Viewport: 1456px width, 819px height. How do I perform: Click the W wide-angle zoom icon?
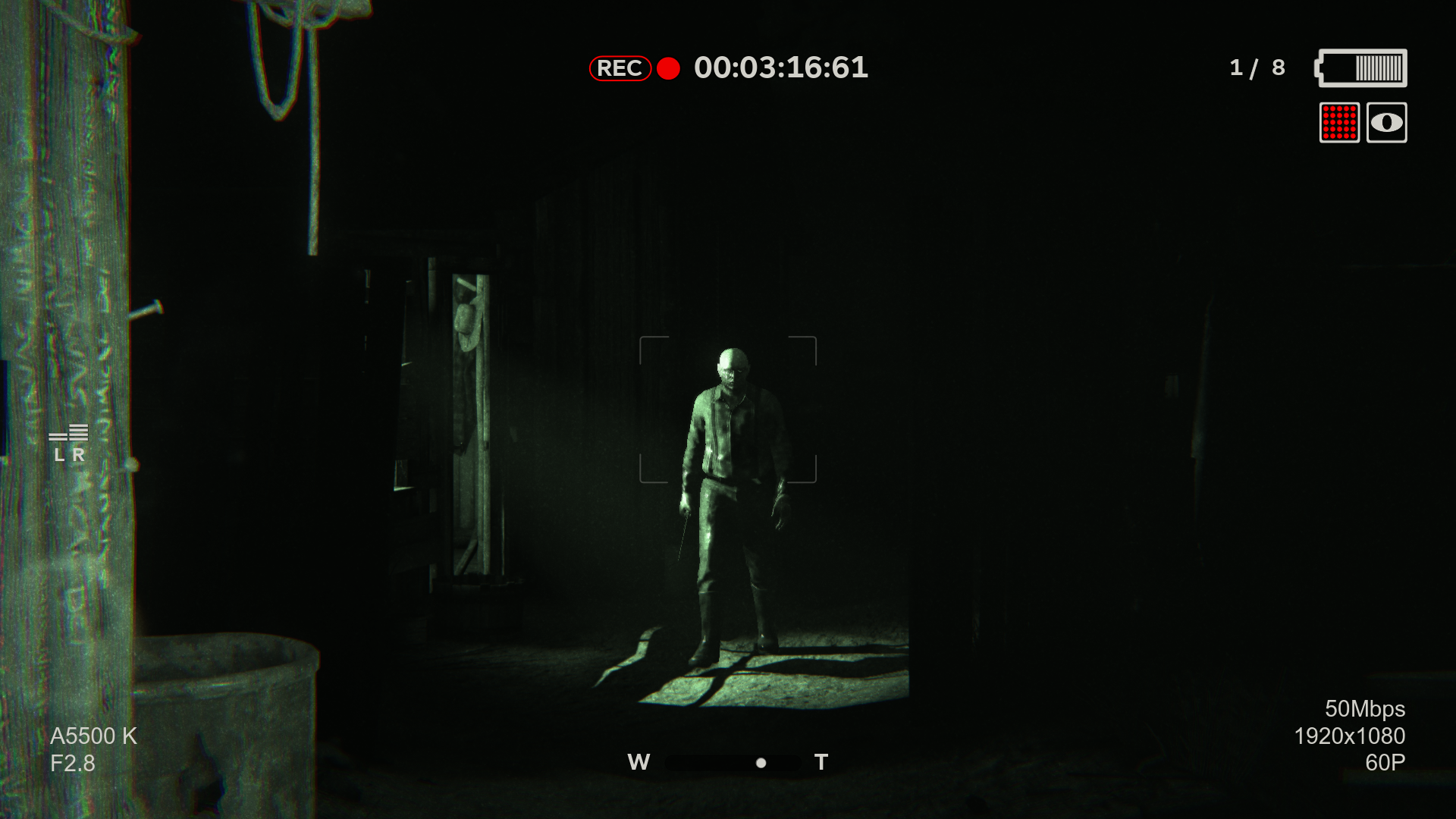tap(639, 762)
